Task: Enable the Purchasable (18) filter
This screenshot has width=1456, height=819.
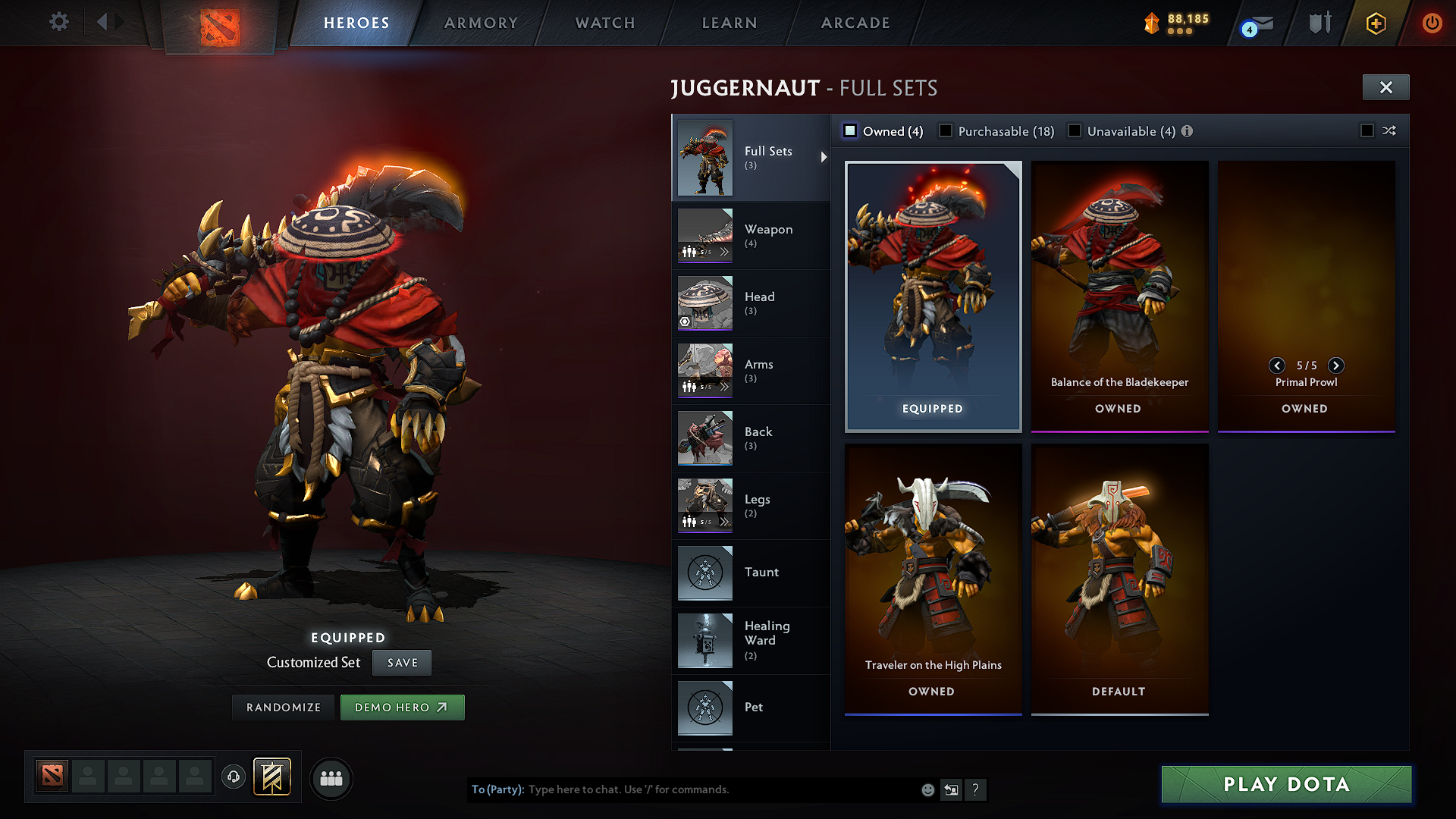Action: coord(946,130)
